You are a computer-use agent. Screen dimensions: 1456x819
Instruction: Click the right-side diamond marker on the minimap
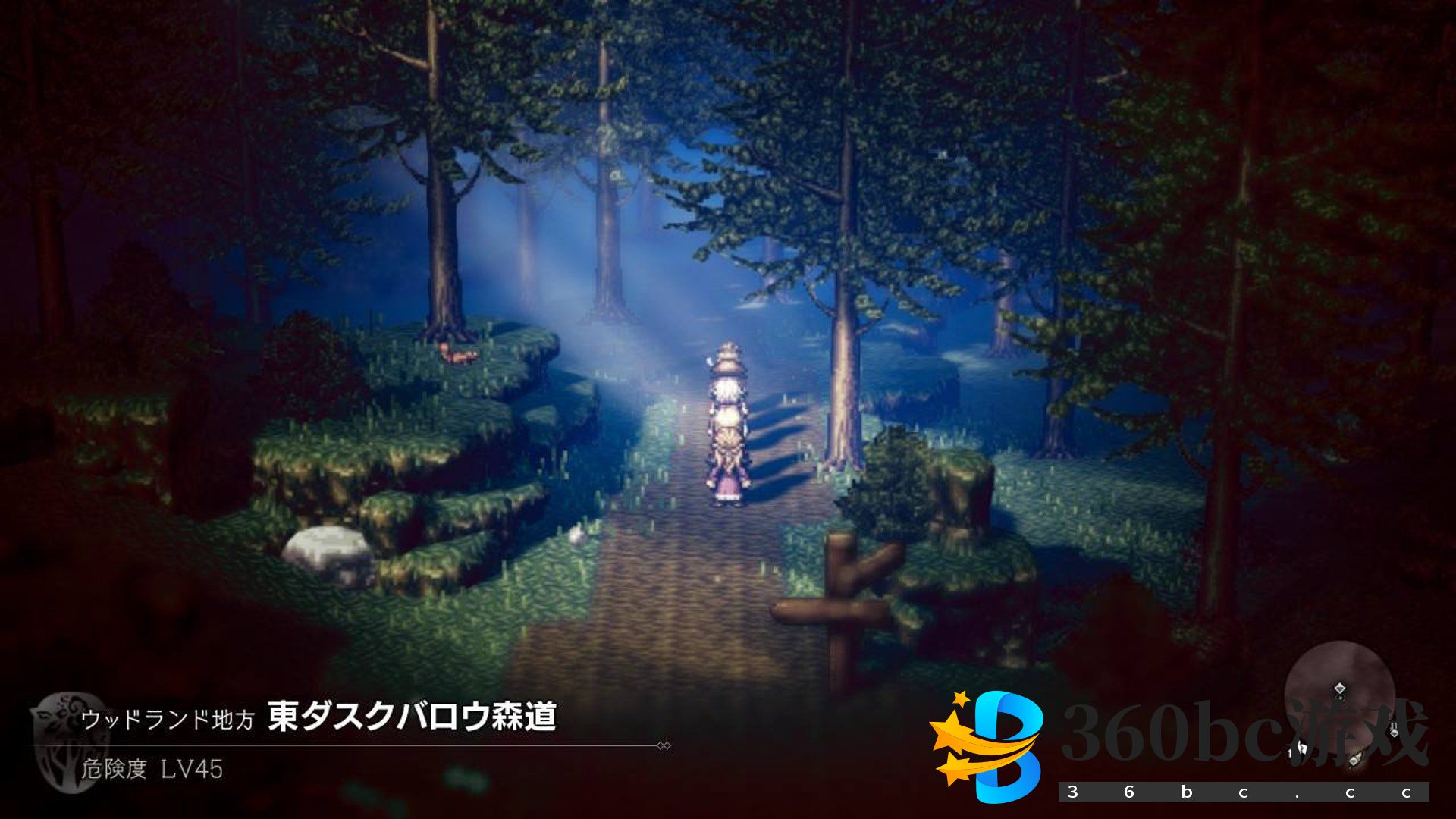[1395, 733]
